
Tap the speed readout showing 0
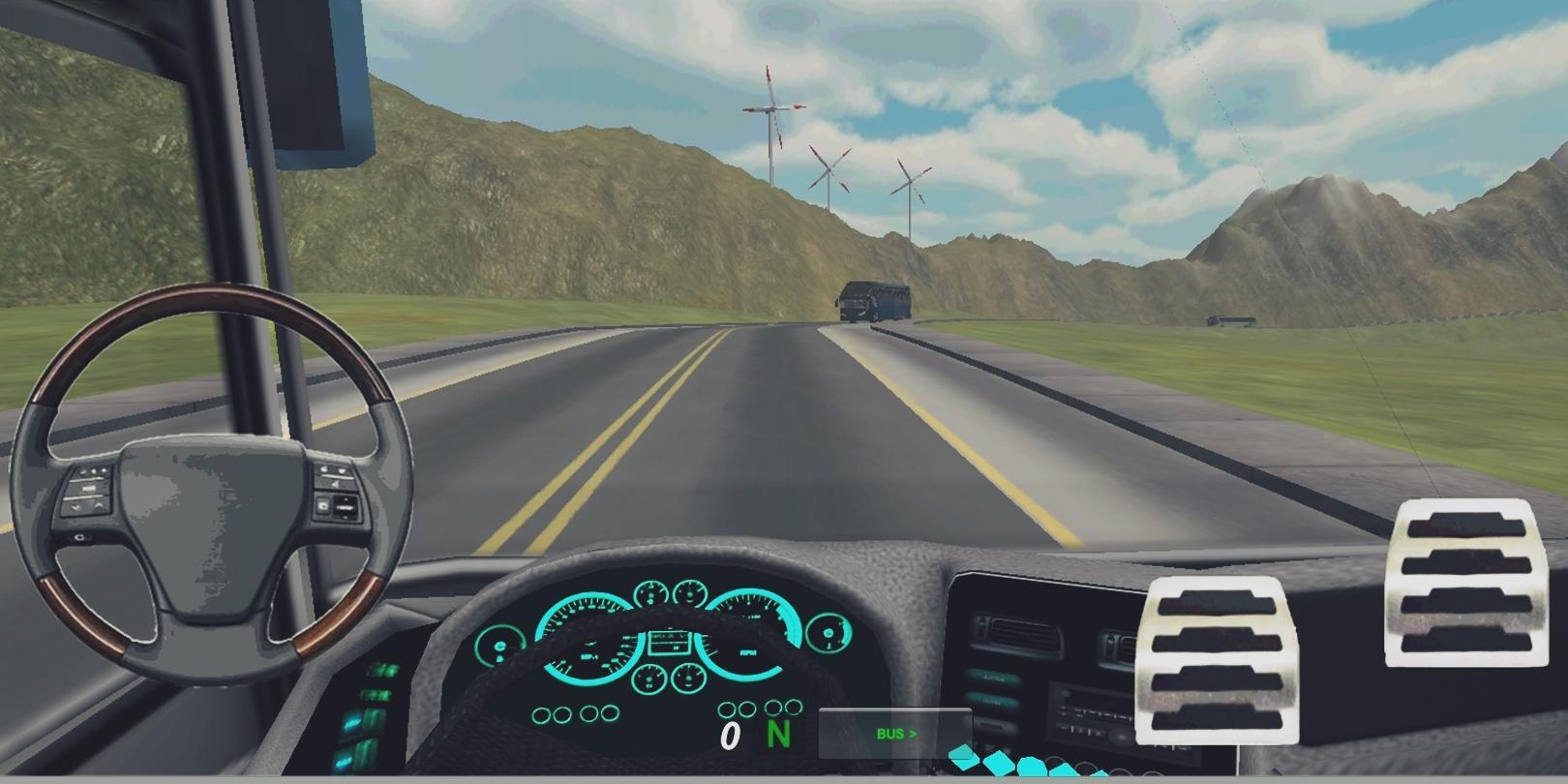[731, 737]
